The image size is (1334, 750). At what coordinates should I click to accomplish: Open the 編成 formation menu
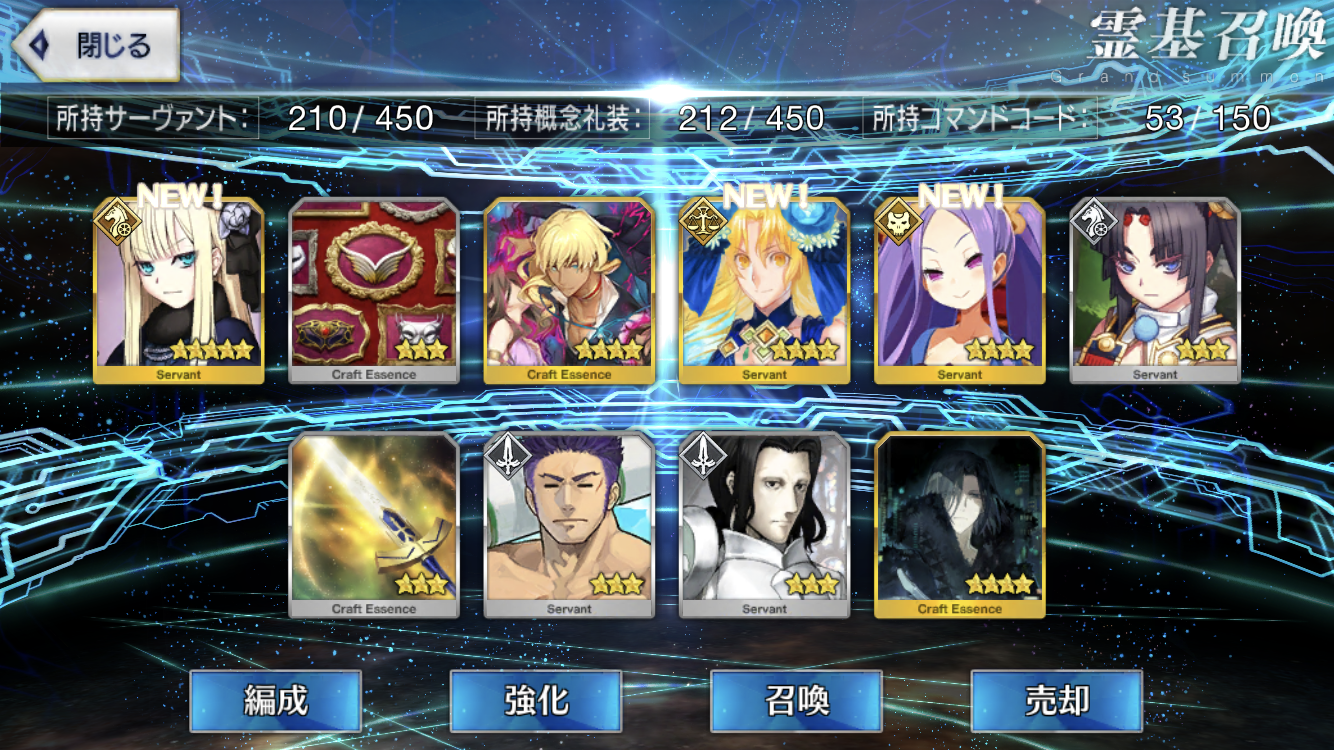click(x=275, y=701)
